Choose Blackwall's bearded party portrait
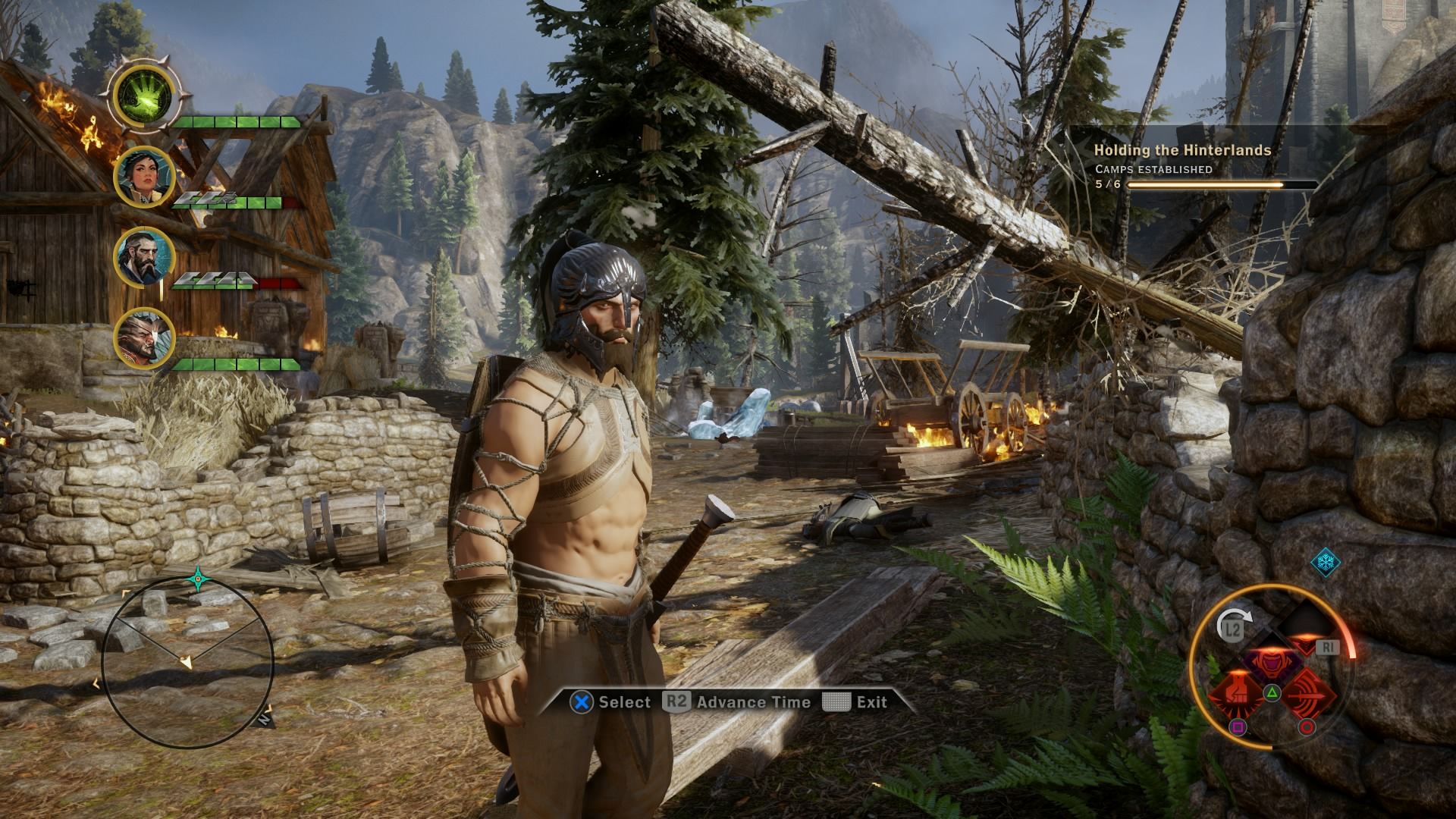 click(144, 257)
